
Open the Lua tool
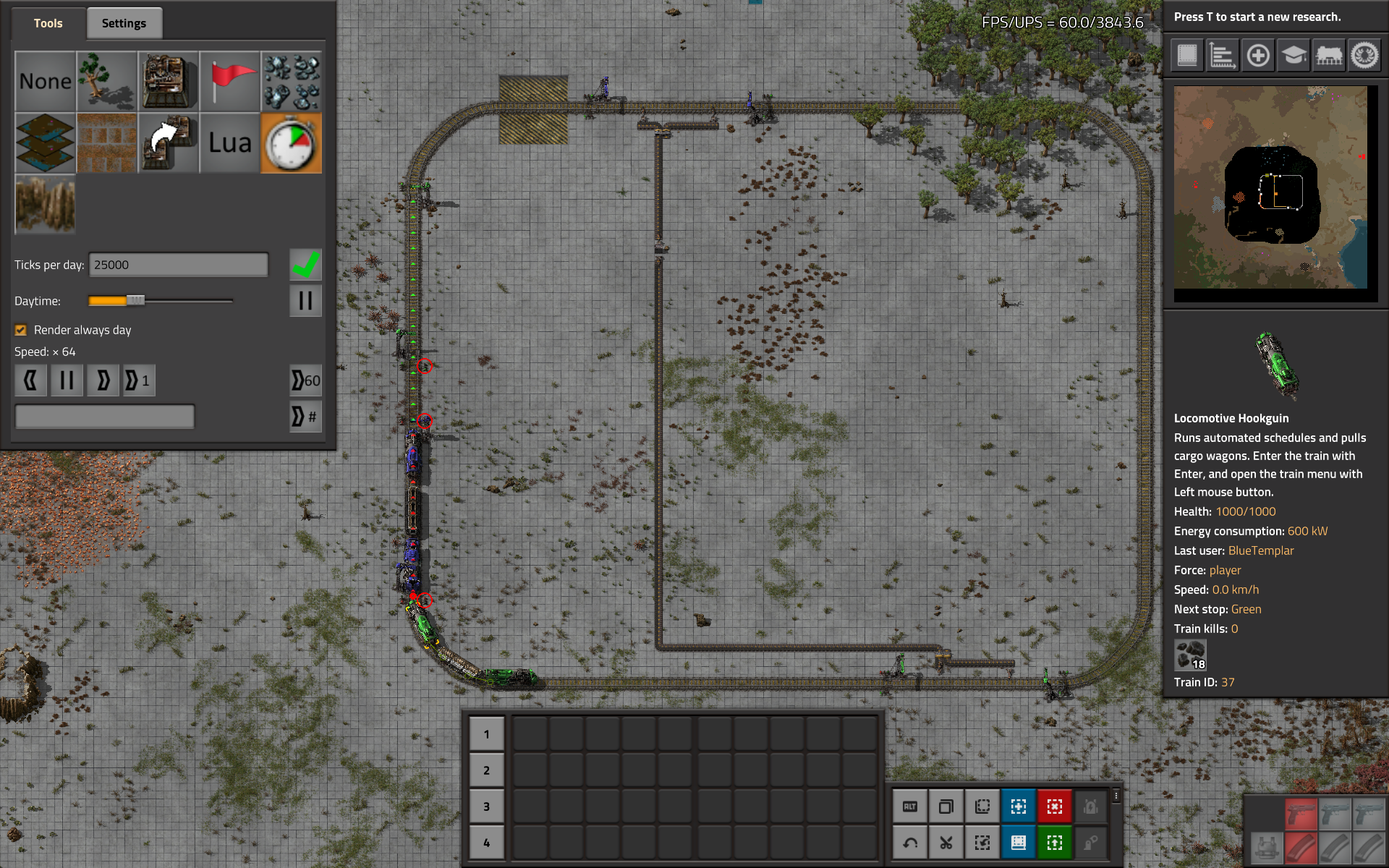[230, 142]
